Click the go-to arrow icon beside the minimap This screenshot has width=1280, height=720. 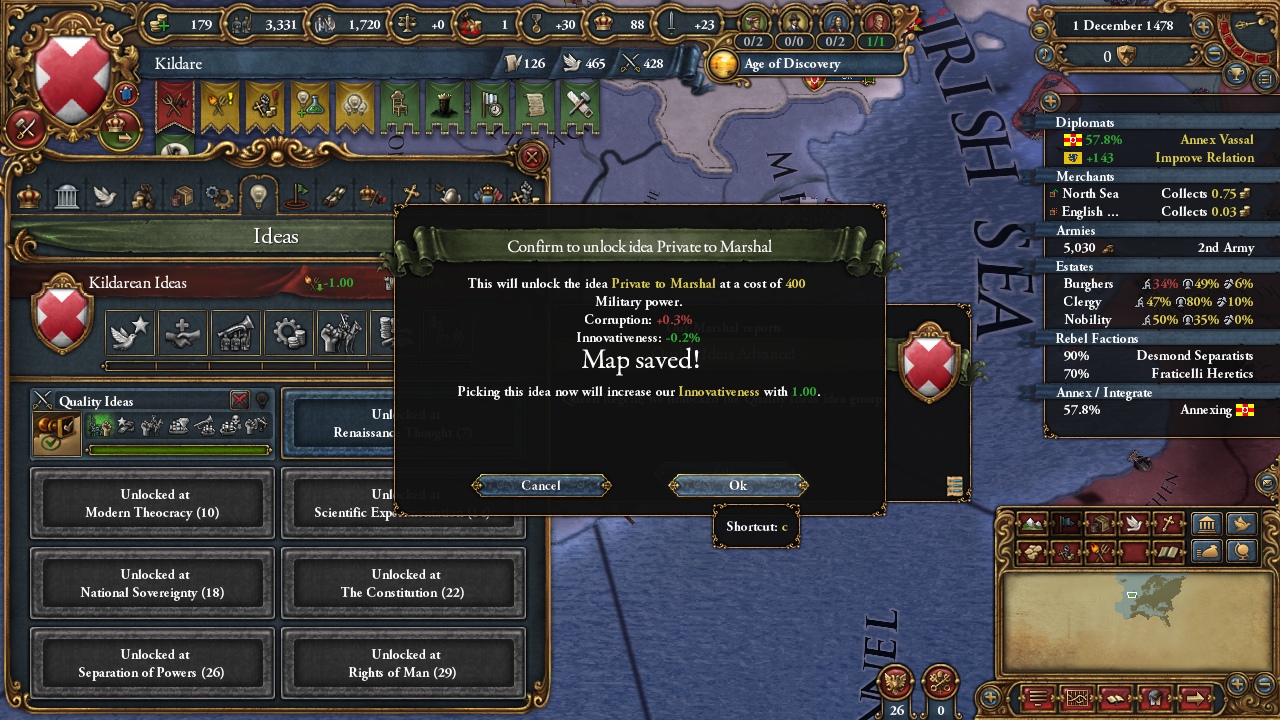[x=1194, y=697]
